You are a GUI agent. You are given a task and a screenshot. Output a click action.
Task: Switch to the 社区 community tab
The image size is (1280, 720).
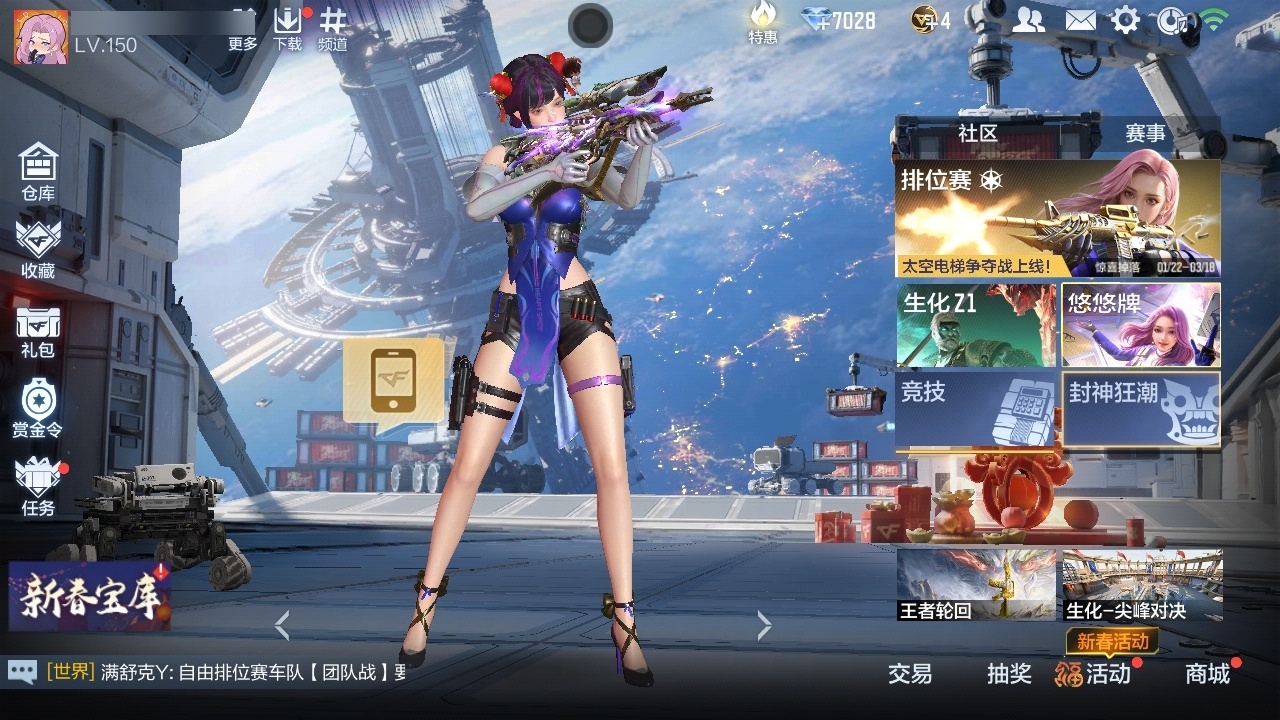(x=977, y=133)
